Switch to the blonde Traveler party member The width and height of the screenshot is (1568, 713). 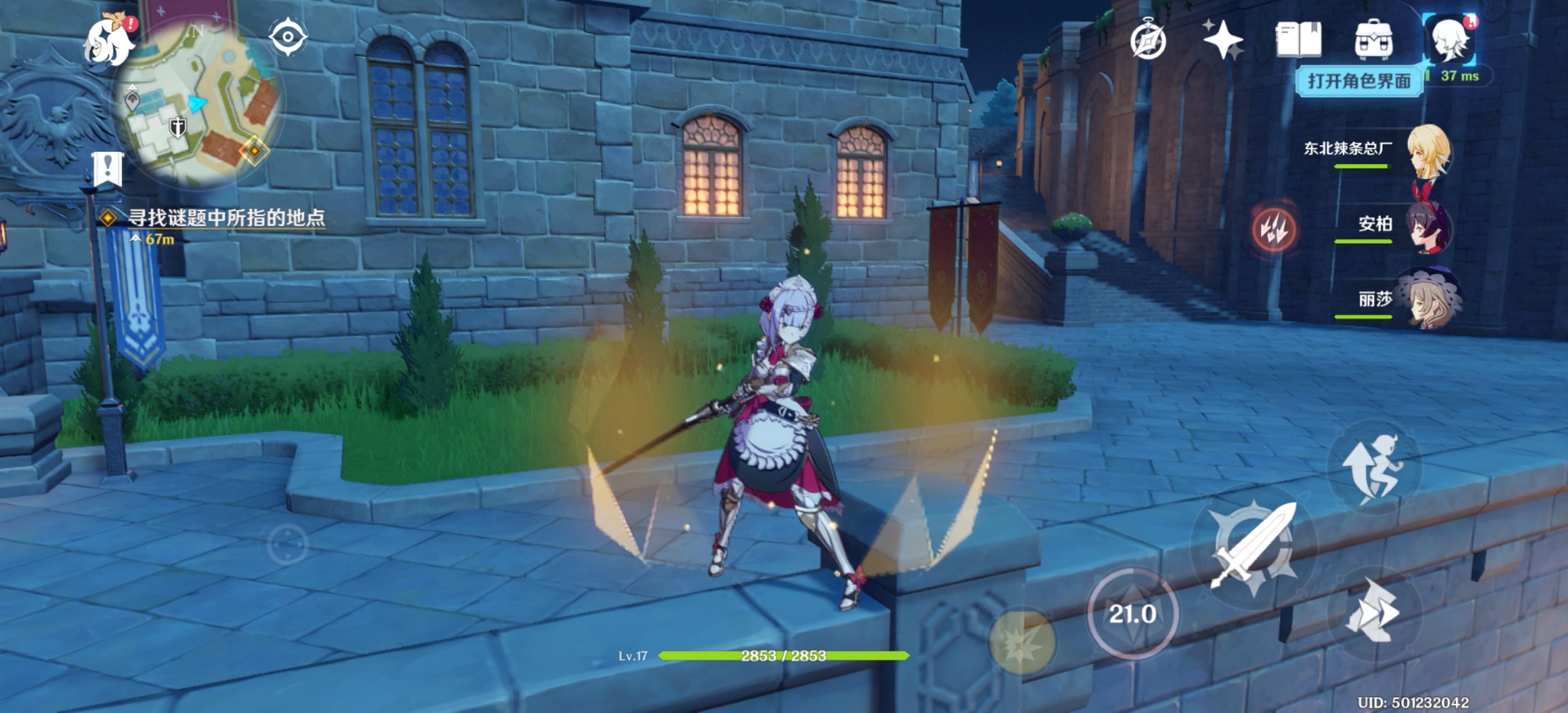(x=1428, y=151)
